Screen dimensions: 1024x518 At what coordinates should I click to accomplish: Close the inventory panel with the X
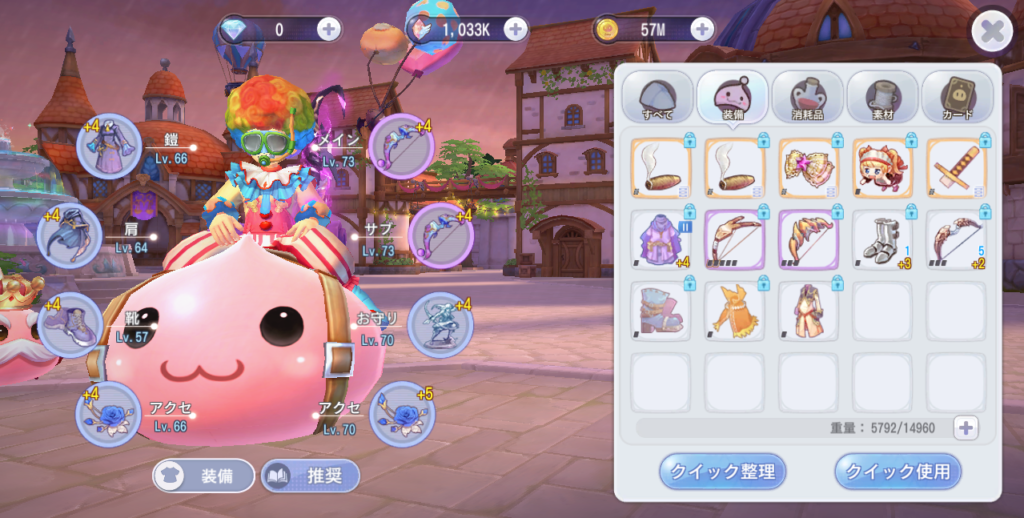click(x=991, y=32)
